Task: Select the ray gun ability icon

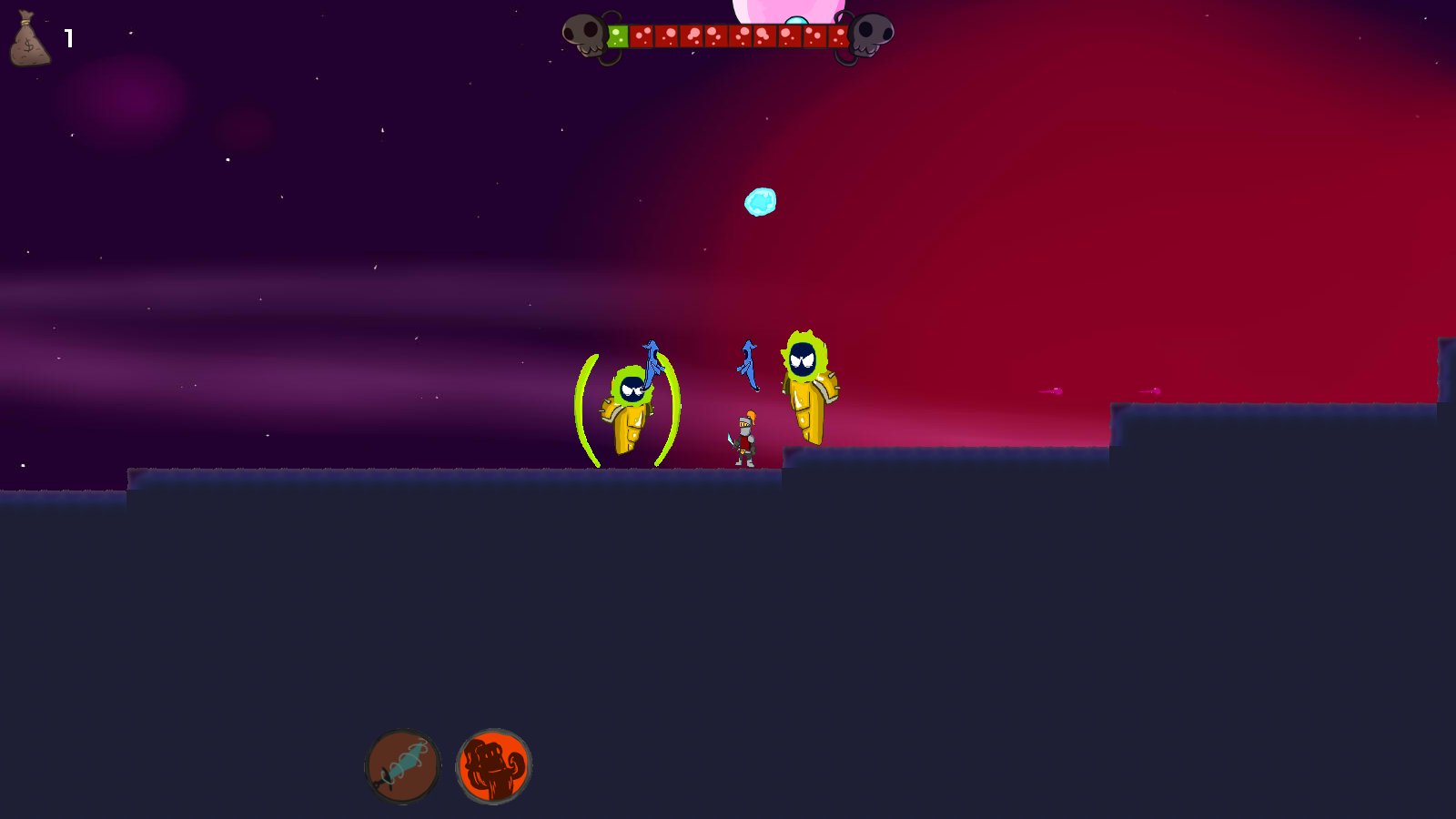Action: [404, 766]
